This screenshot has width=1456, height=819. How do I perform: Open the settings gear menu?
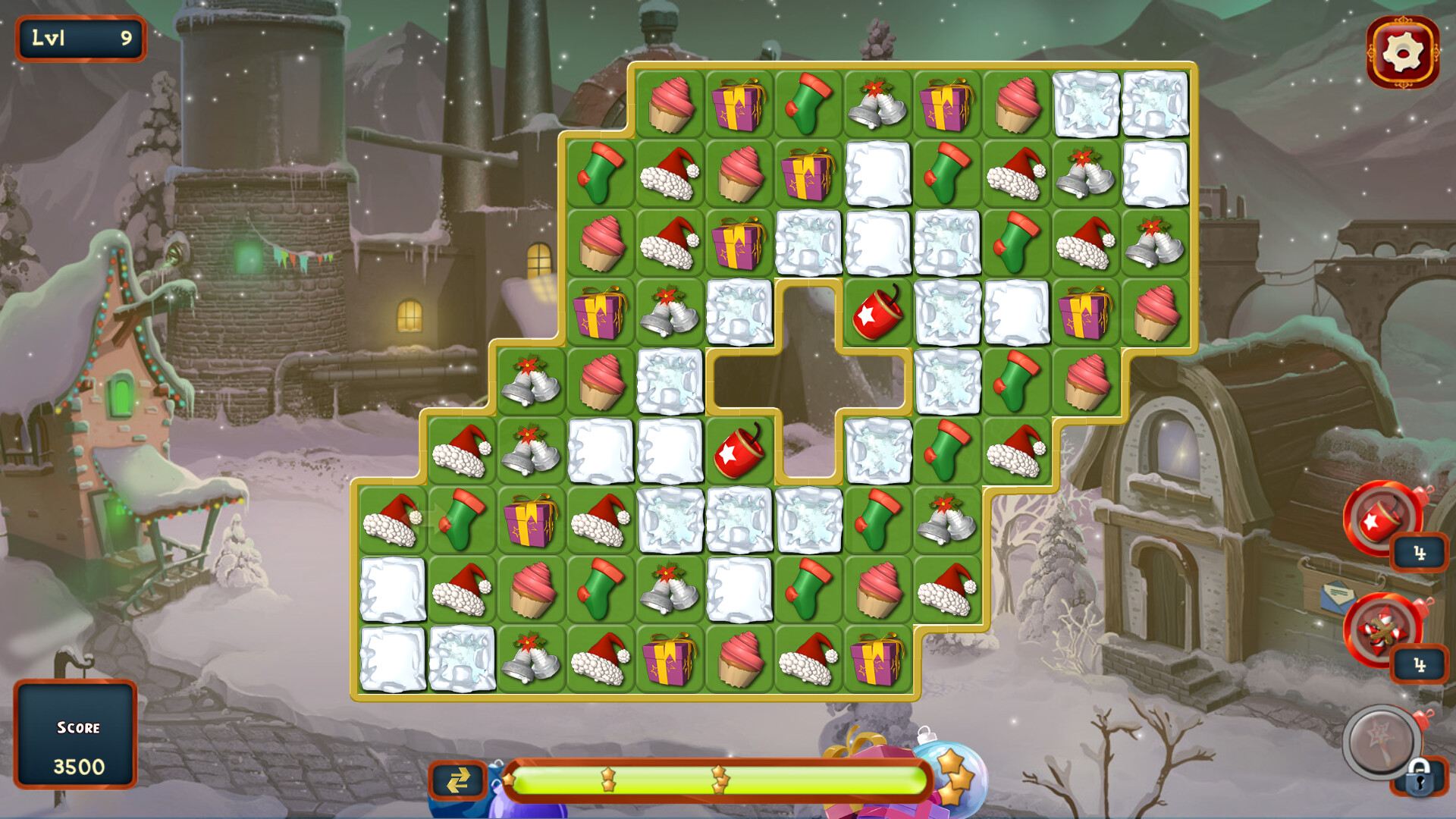tap(1404, 52)
